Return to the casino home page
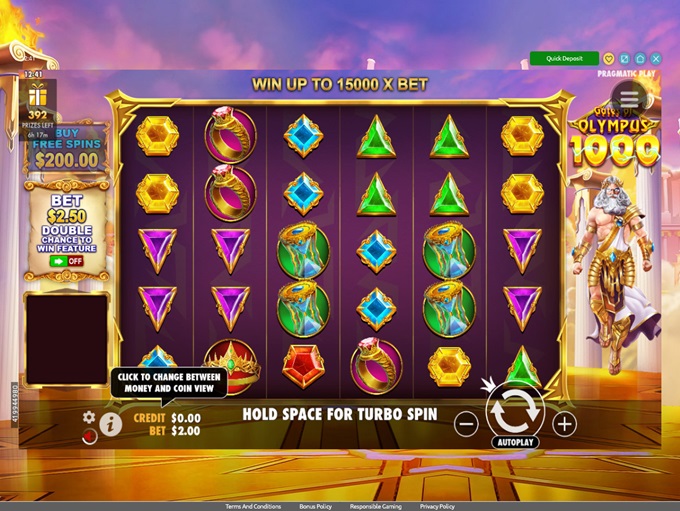This screenshot has height=511, width=680. click(x=640, y=59)
